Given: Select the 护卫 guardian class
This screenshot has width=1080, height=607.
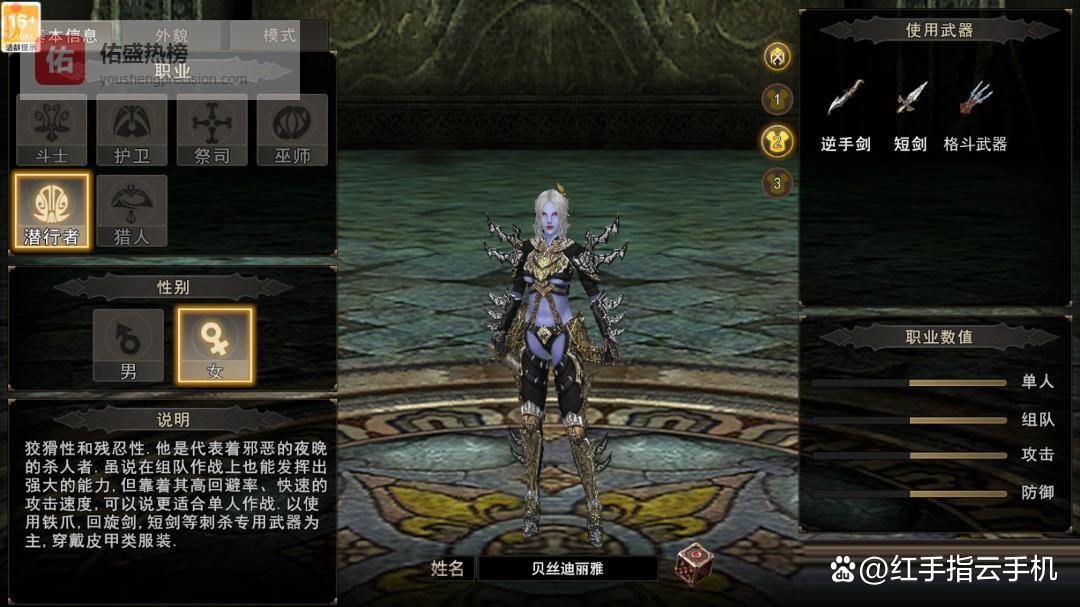Looking at the screenshot, I should coord(132,130).
